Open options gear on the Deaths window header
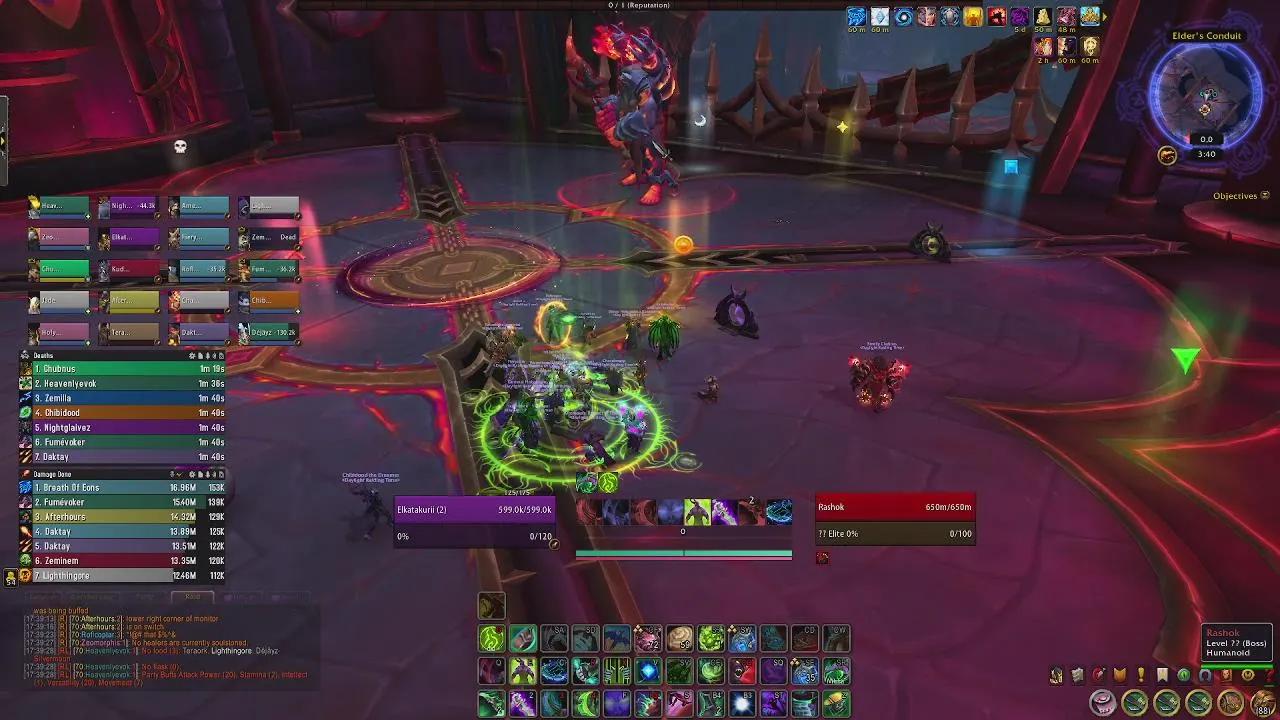 [192, 355]
